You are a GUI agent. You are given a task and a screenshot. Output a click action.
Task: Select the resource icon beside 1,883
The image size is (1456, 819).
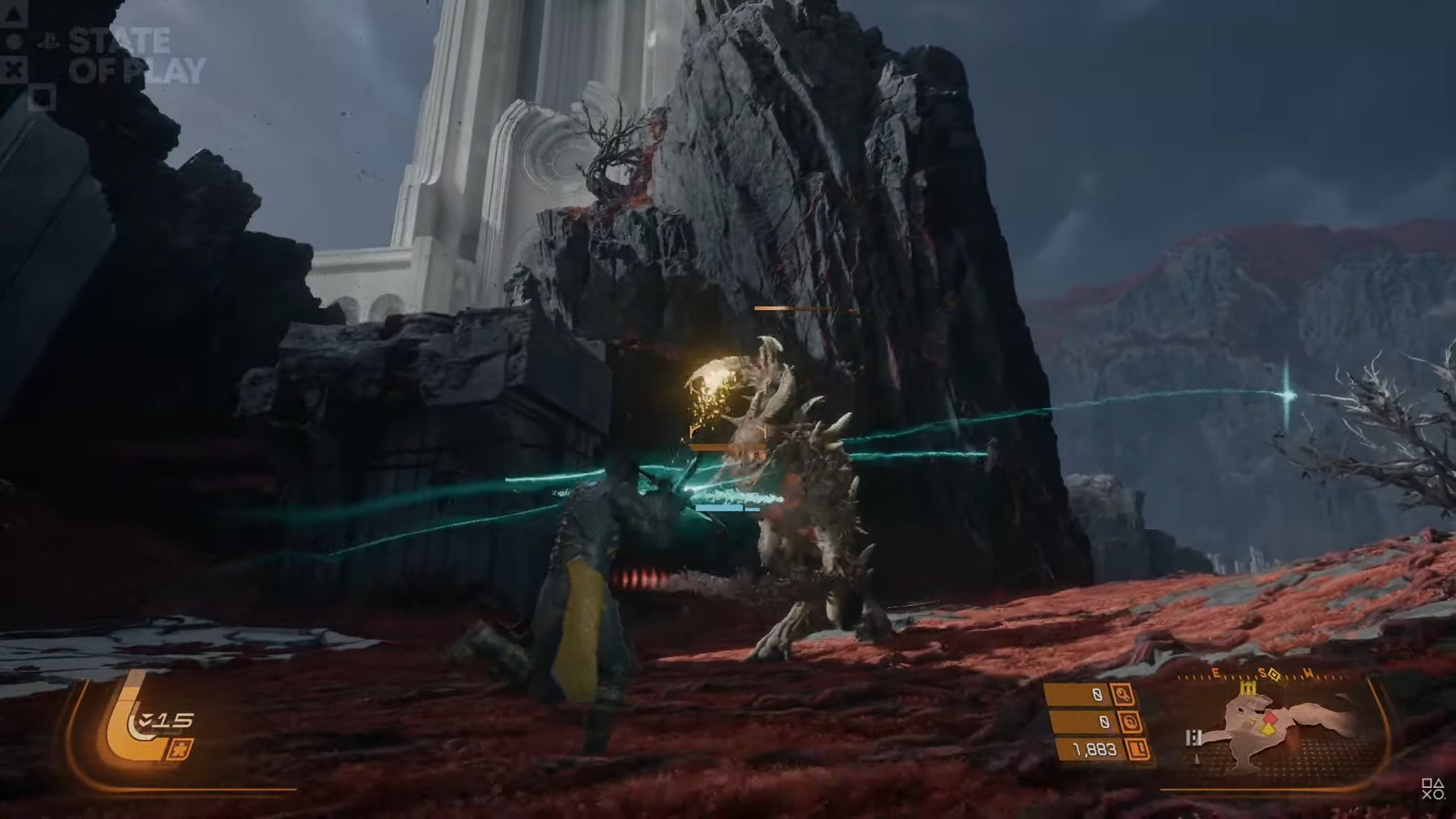point(1138,750)
